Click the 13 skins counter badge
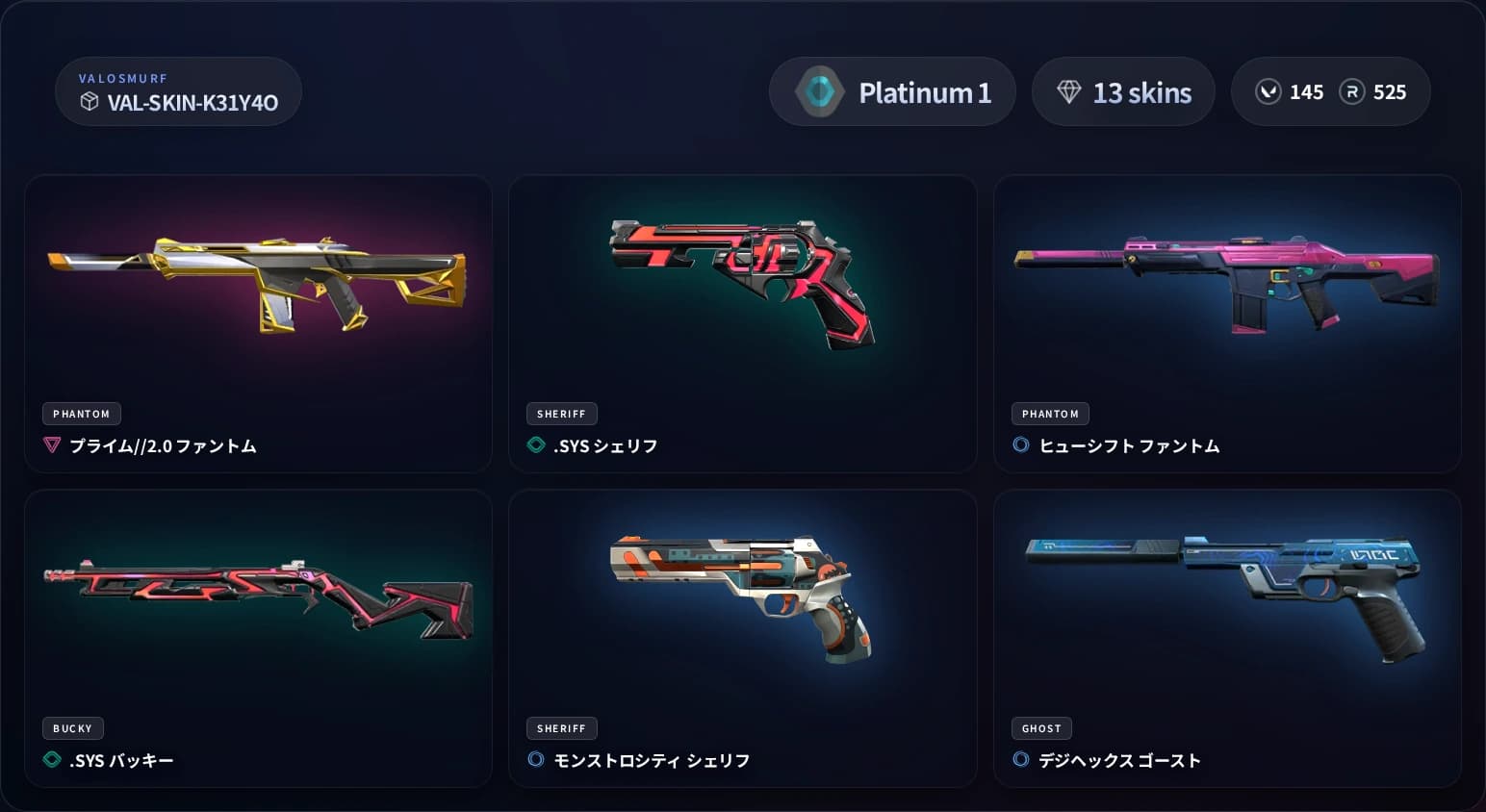 [x=1123, y=90]
